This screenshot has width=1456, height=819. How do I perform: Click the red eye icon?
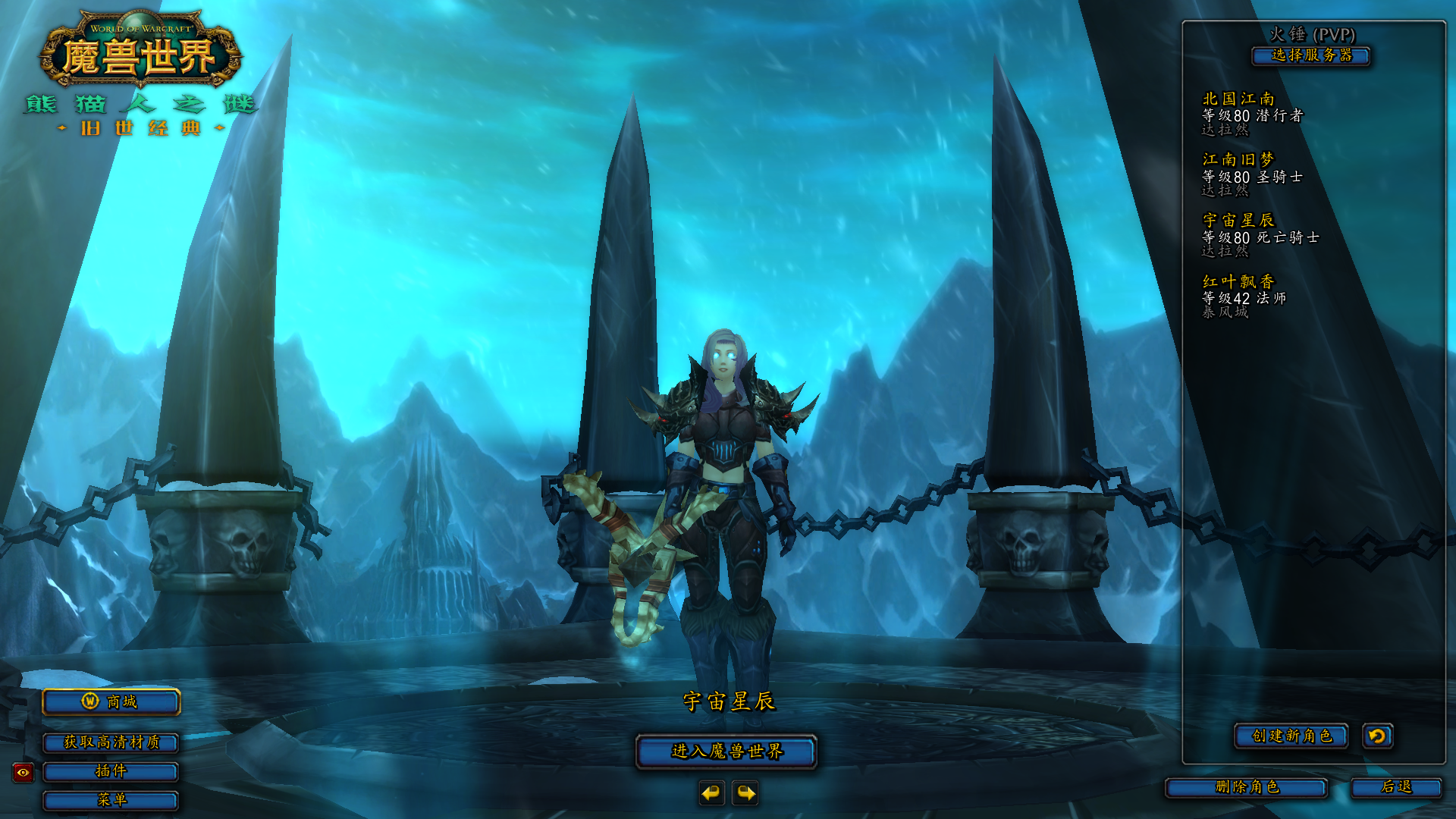[24, 773]
